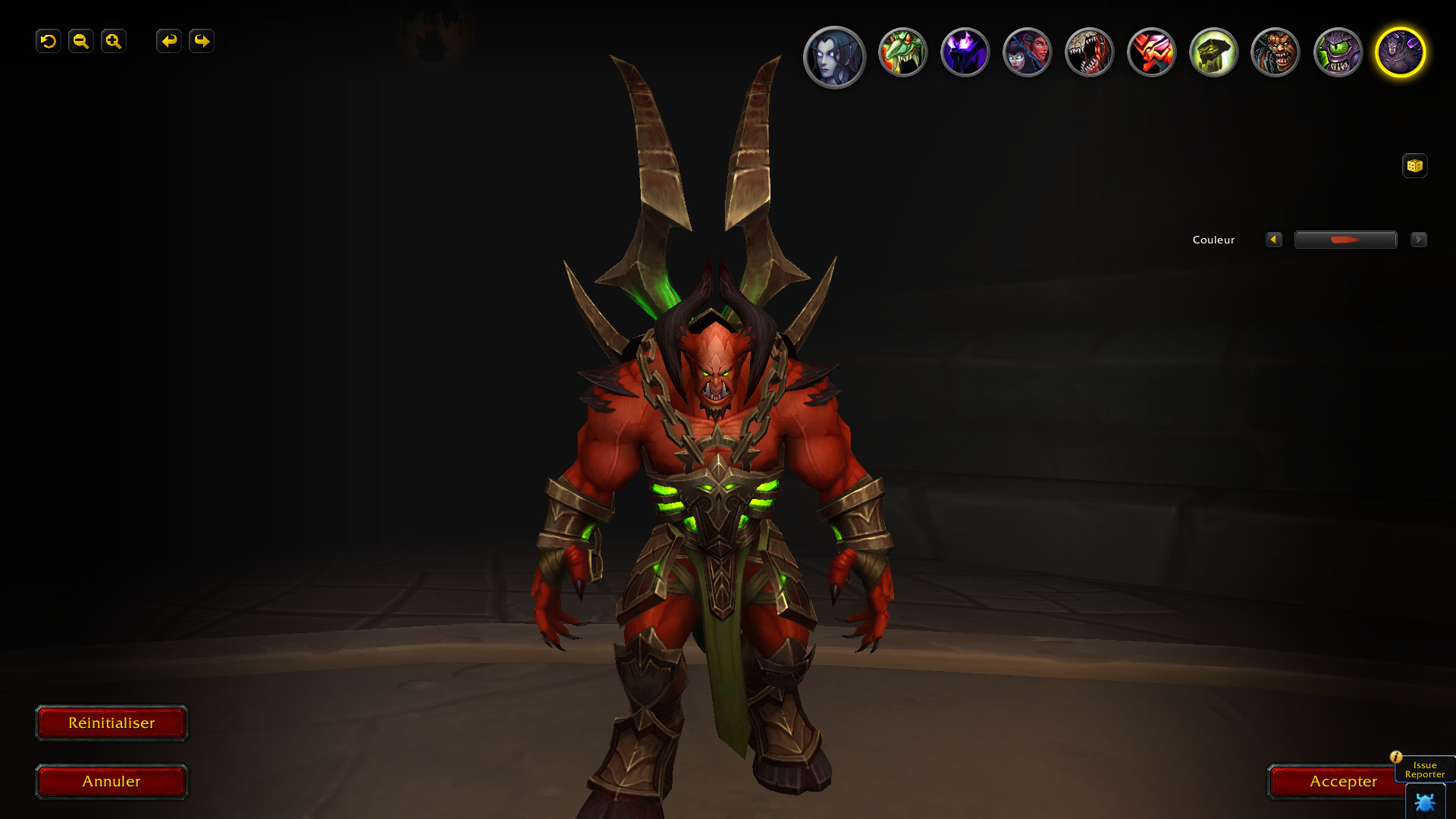Rotate the model right with the right arrow
Screen dimensions: 1456x819
[x=202, y=41]
